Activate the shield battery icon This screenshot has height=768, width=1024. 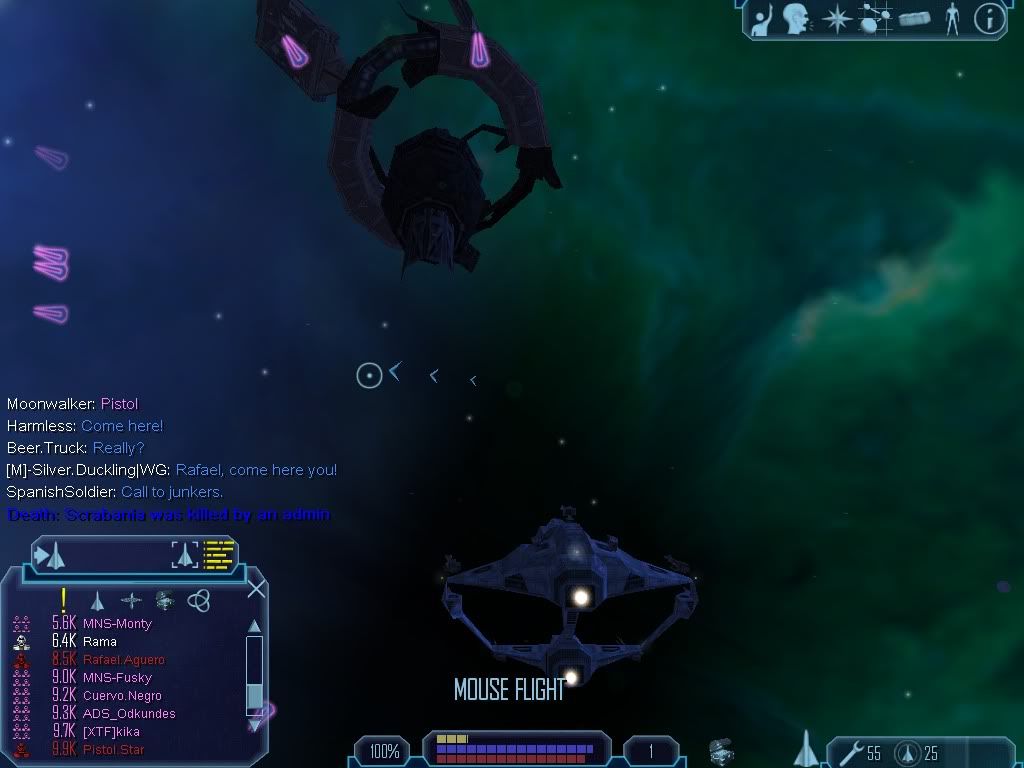pyautogui.click(x=906, y=752)
